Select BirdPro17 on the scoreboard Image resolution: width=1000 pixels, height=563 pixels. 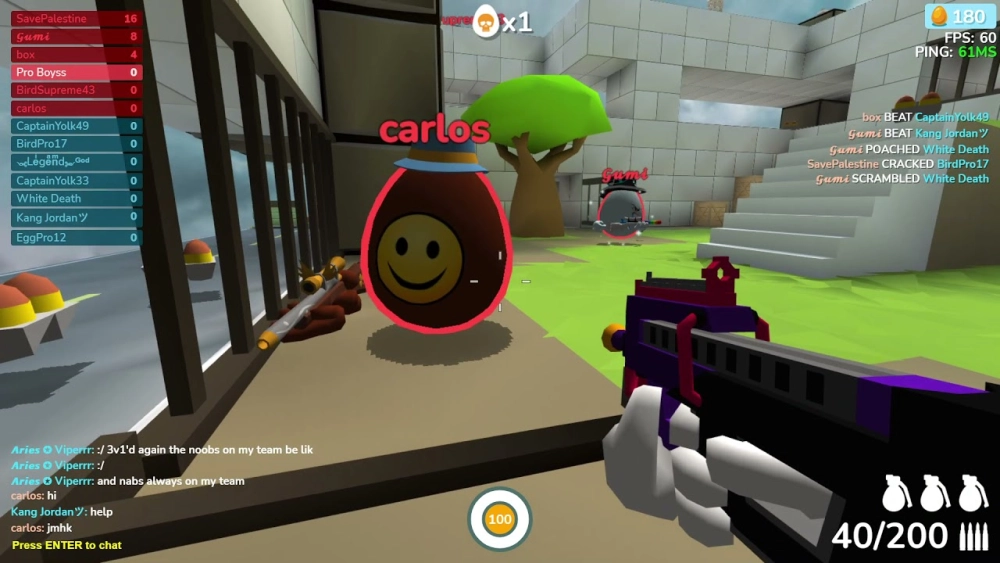pos(76,144)
